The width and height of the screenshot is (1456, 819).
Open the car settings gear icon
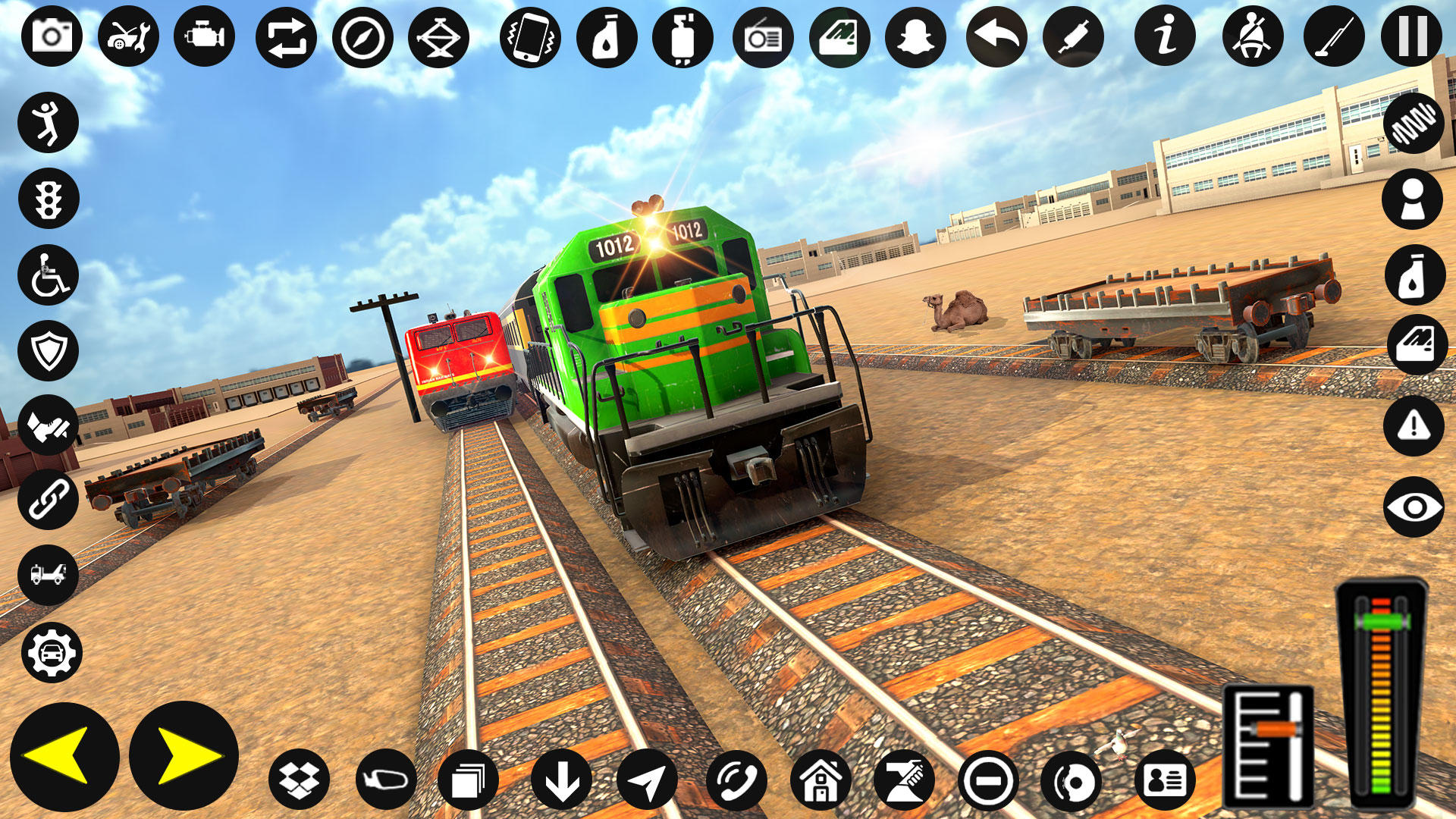50,651
